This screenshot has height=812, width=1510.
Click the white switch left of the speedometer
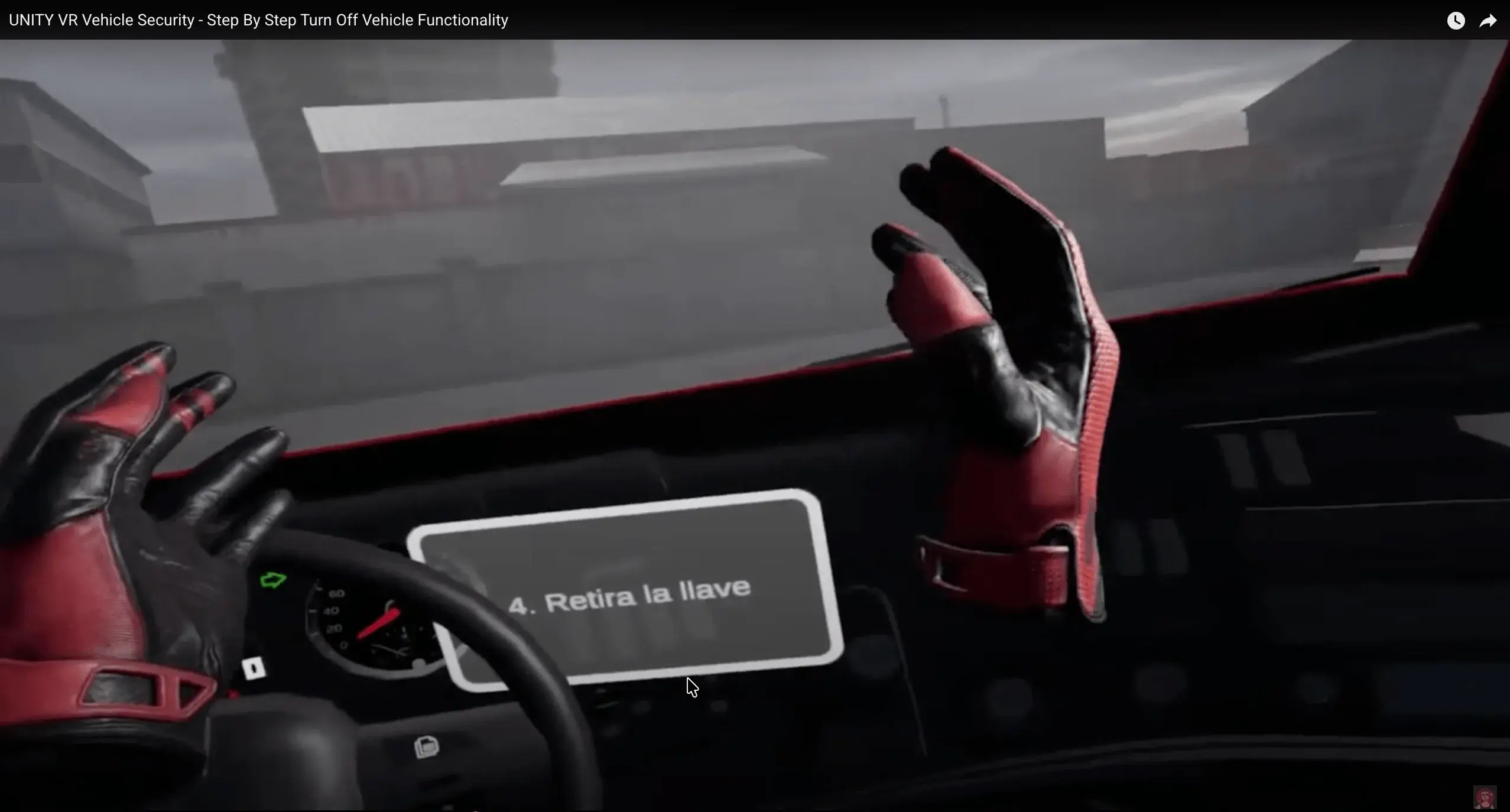254,668
